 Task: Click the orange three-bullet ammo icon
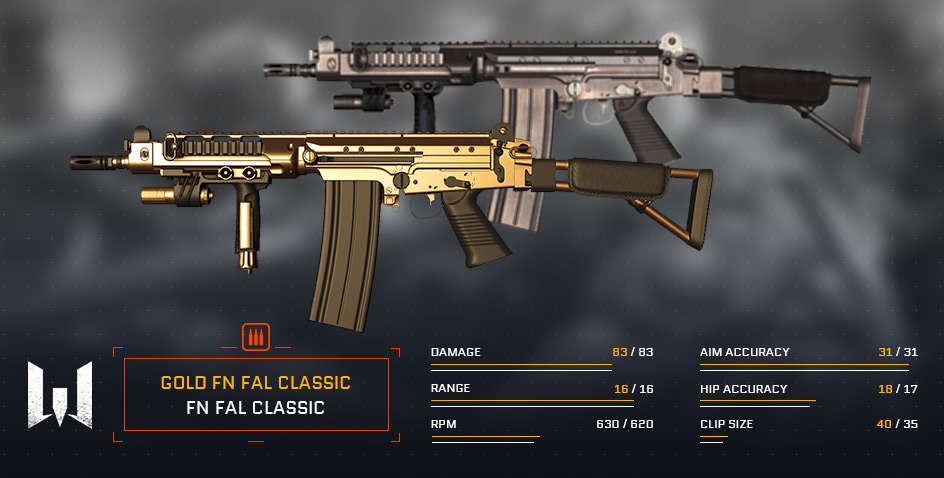[x=256, y=338]
